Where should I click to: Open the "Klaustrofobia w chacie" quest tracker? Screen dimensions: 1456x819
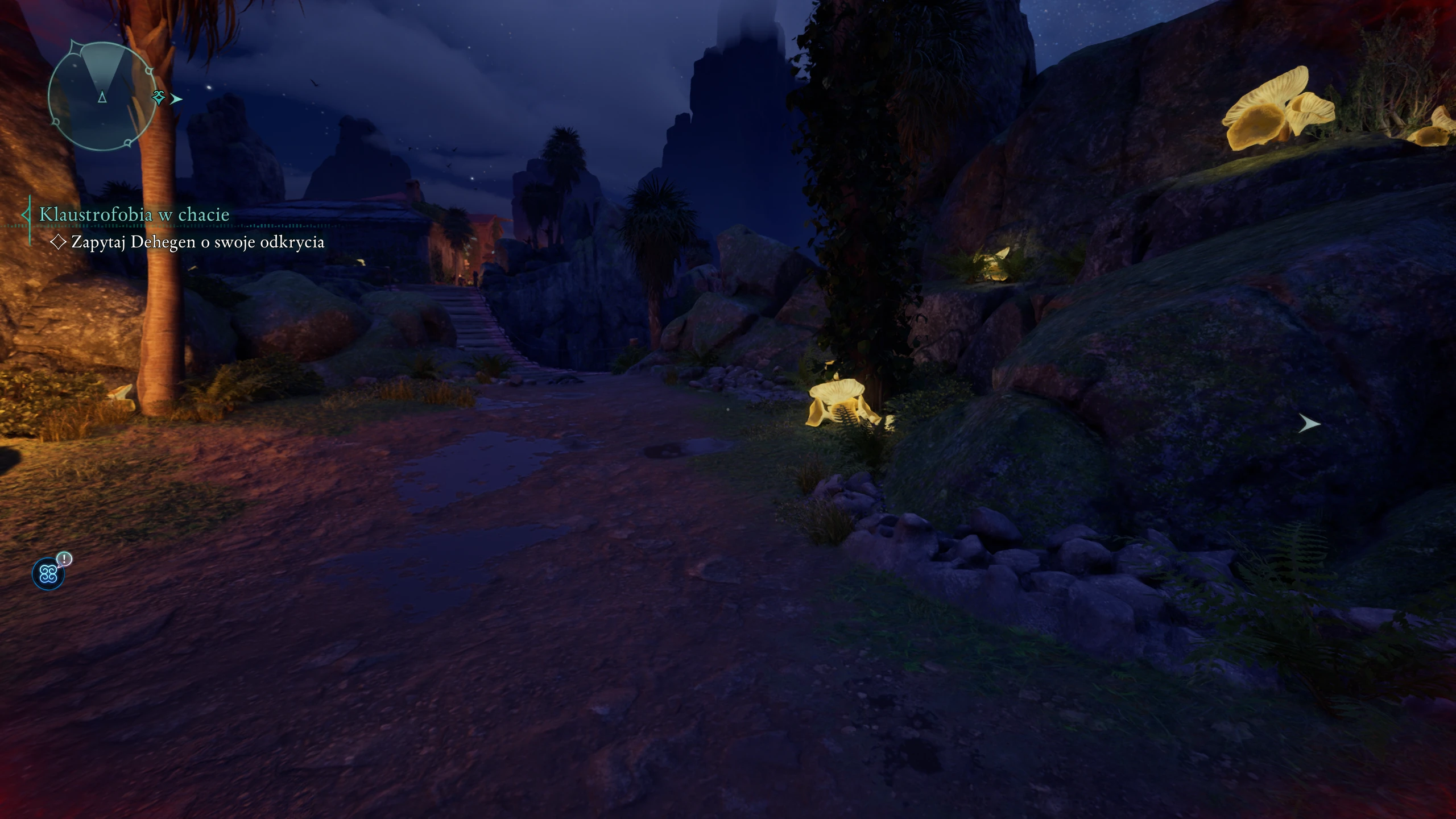134,214
